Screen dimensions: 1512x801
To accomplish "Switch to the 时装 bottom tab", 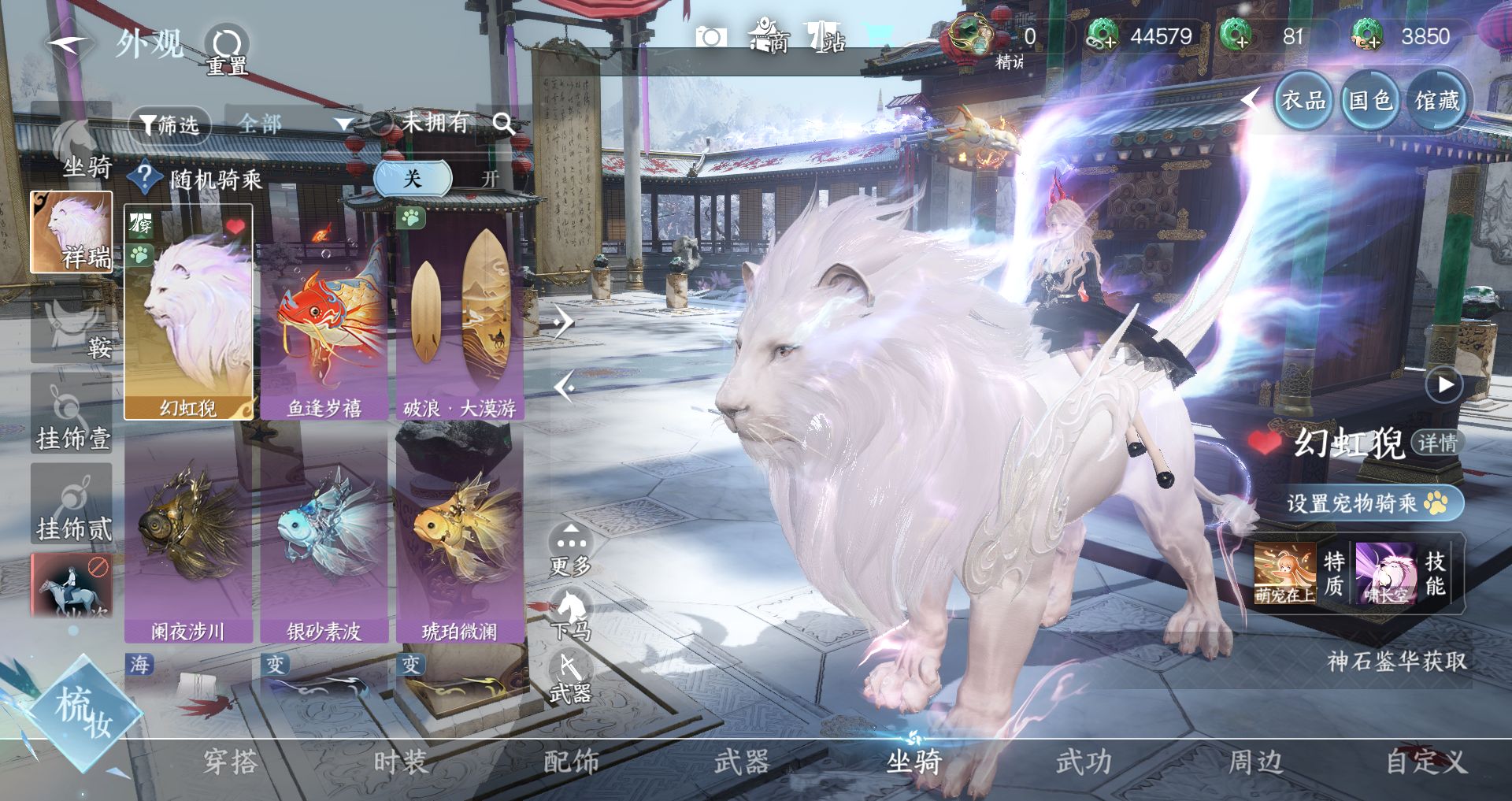I will (401, 762).
